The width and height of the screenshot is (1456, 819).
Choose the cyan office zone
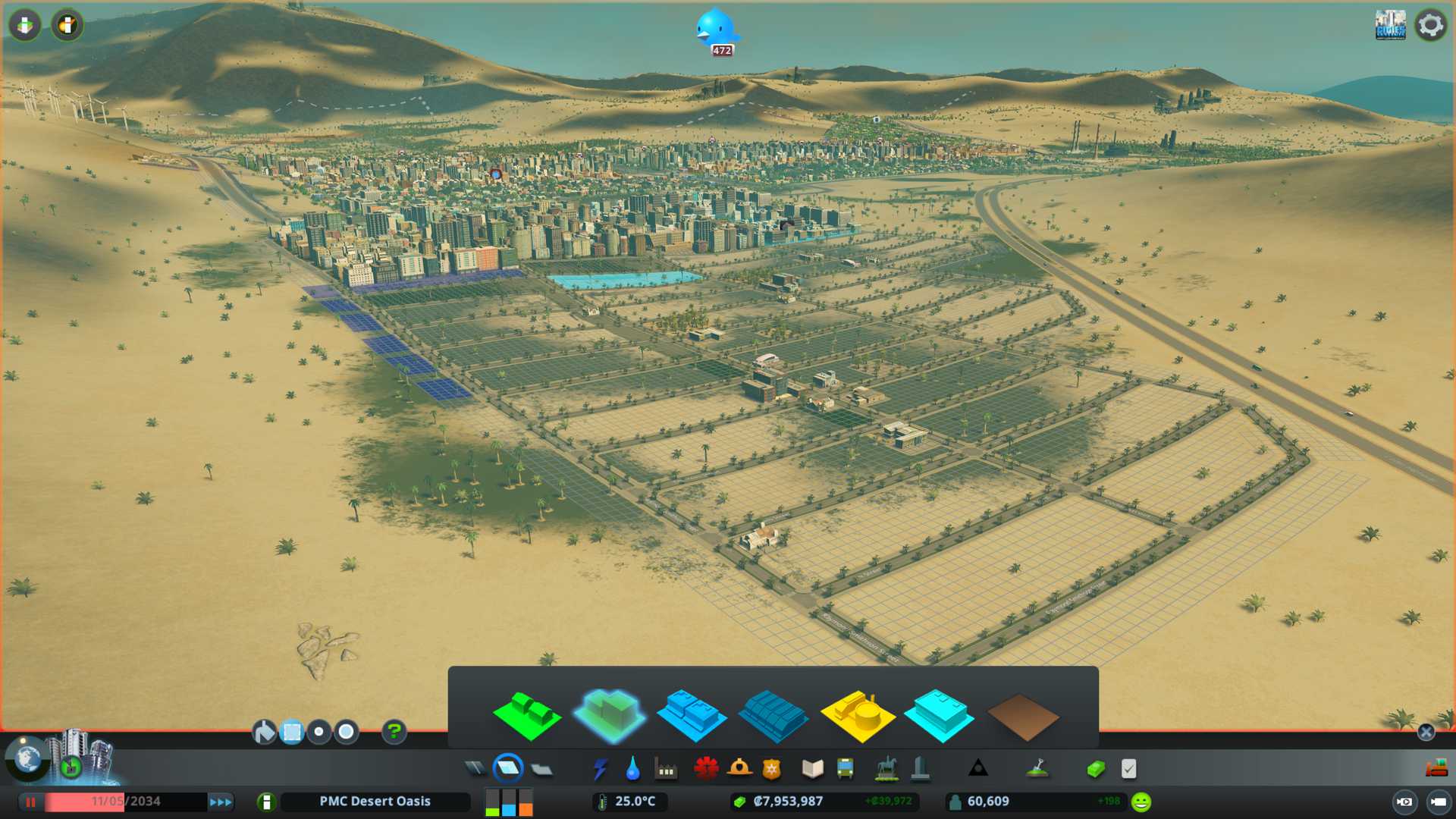[x=939, y=715]
